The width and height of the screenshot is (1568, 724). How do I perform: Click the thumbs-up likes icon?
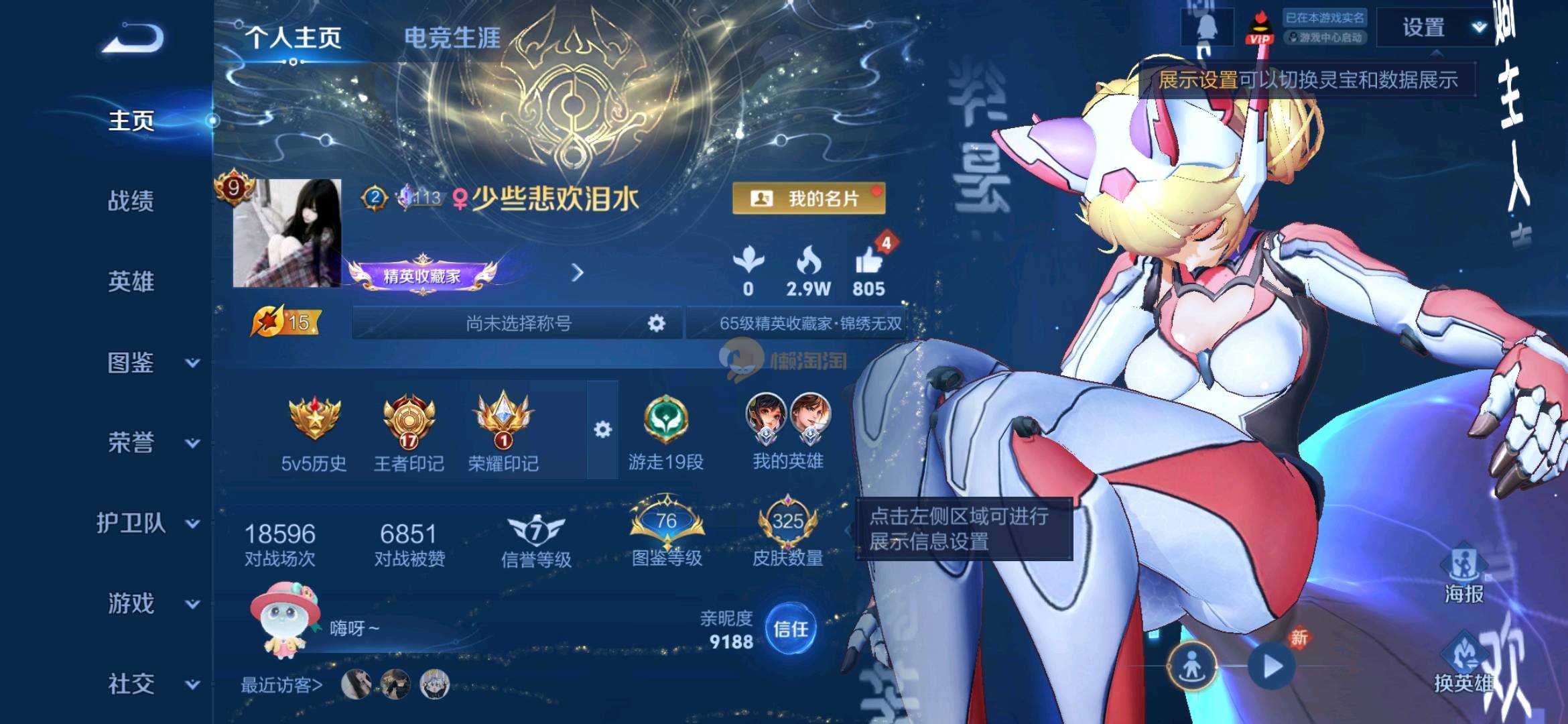pyautogui.click(x=869, y=261)
